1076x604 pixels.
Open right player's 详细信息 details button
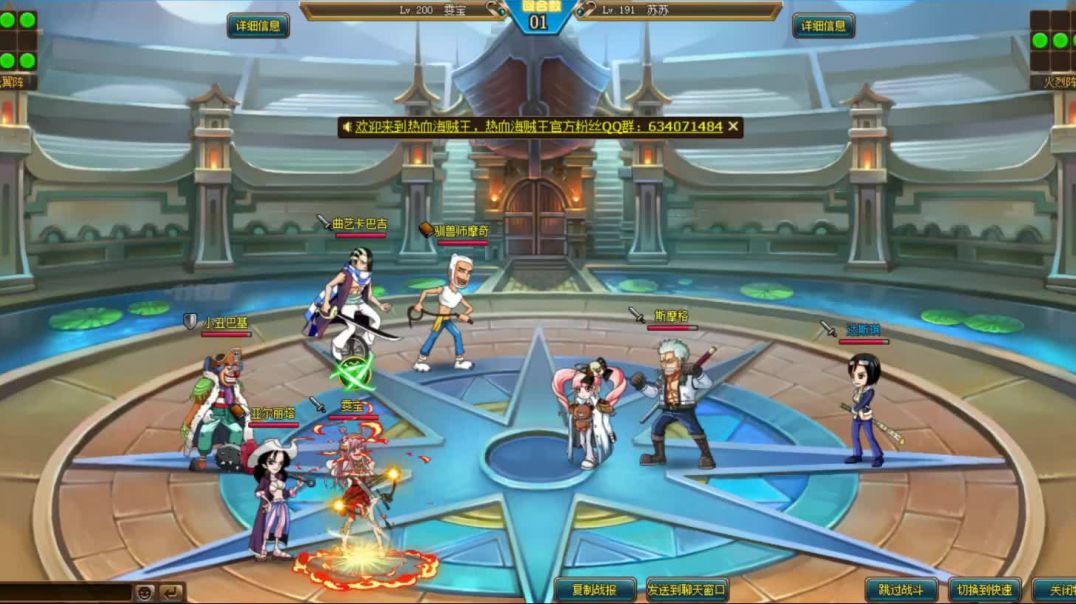click(x=823, y=26)
